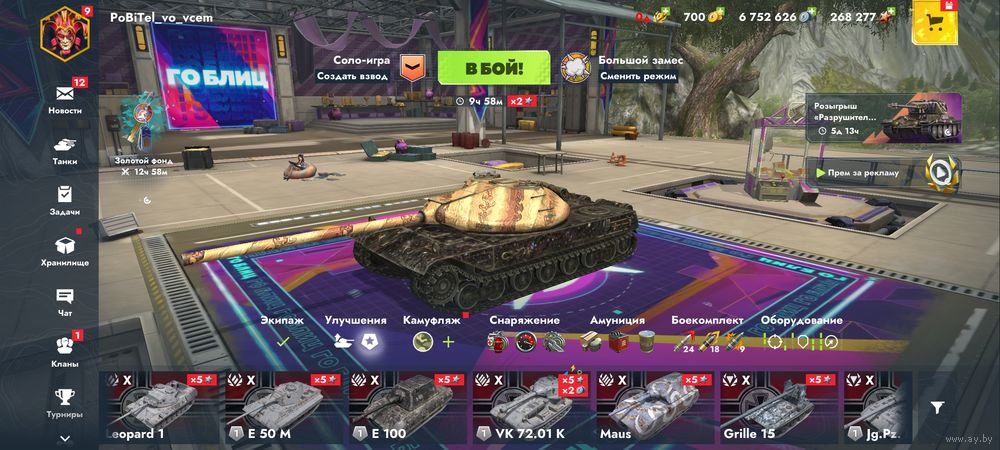Open the Чат chat menu
This screenshot has width=1000, height=450.
(x=65, y=301)
